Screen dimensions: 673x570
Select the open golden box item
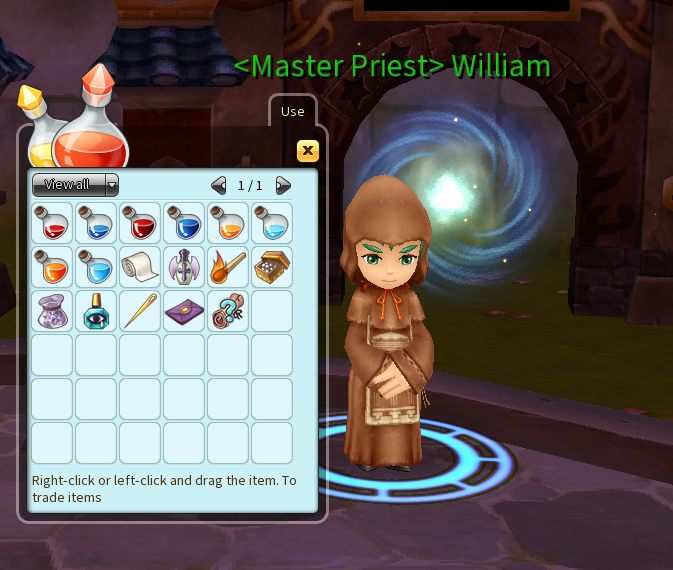tap(272, 267)
